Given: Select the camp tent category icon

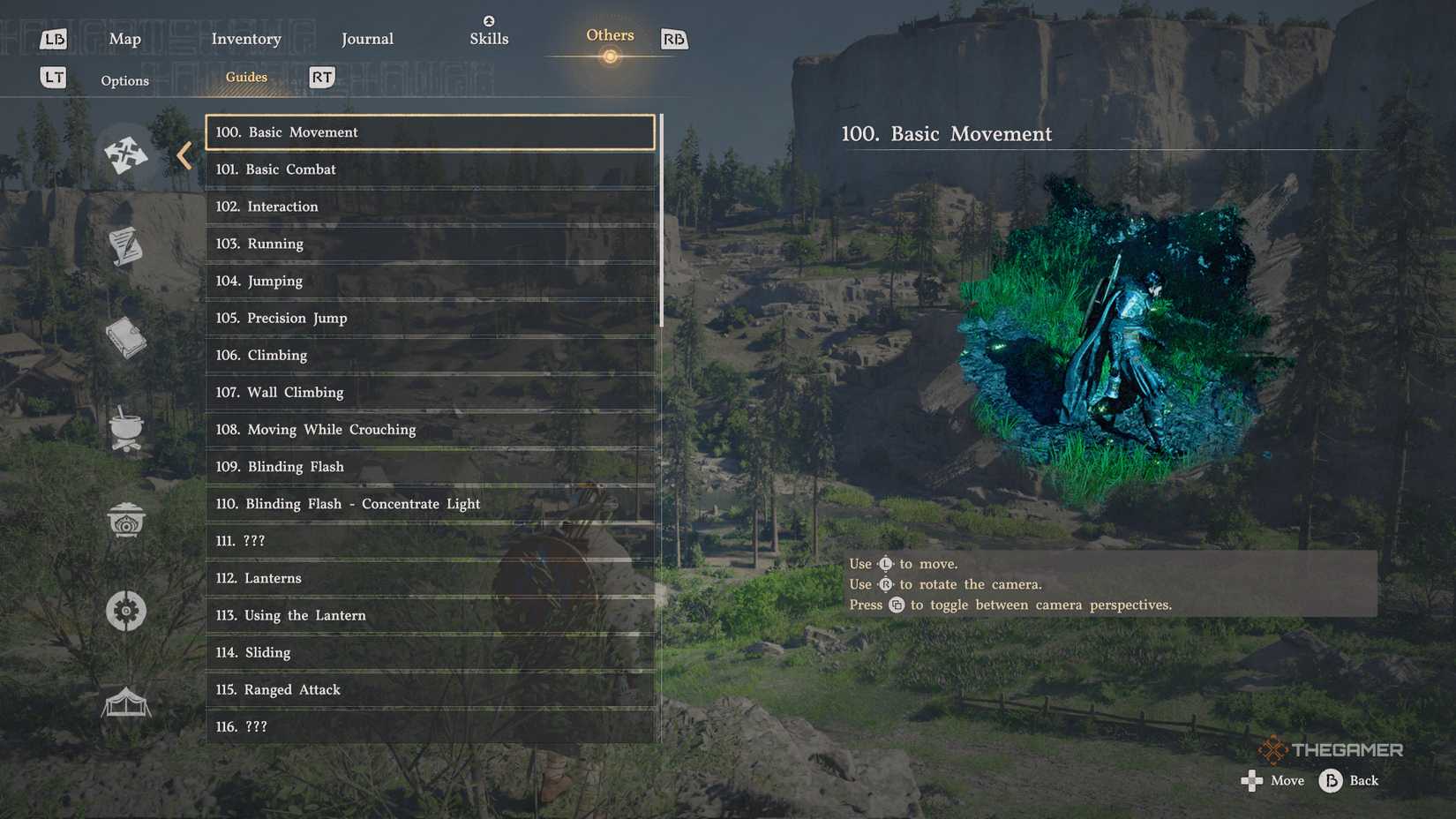Looking at the screenshot, I should [x=126, y=702].
